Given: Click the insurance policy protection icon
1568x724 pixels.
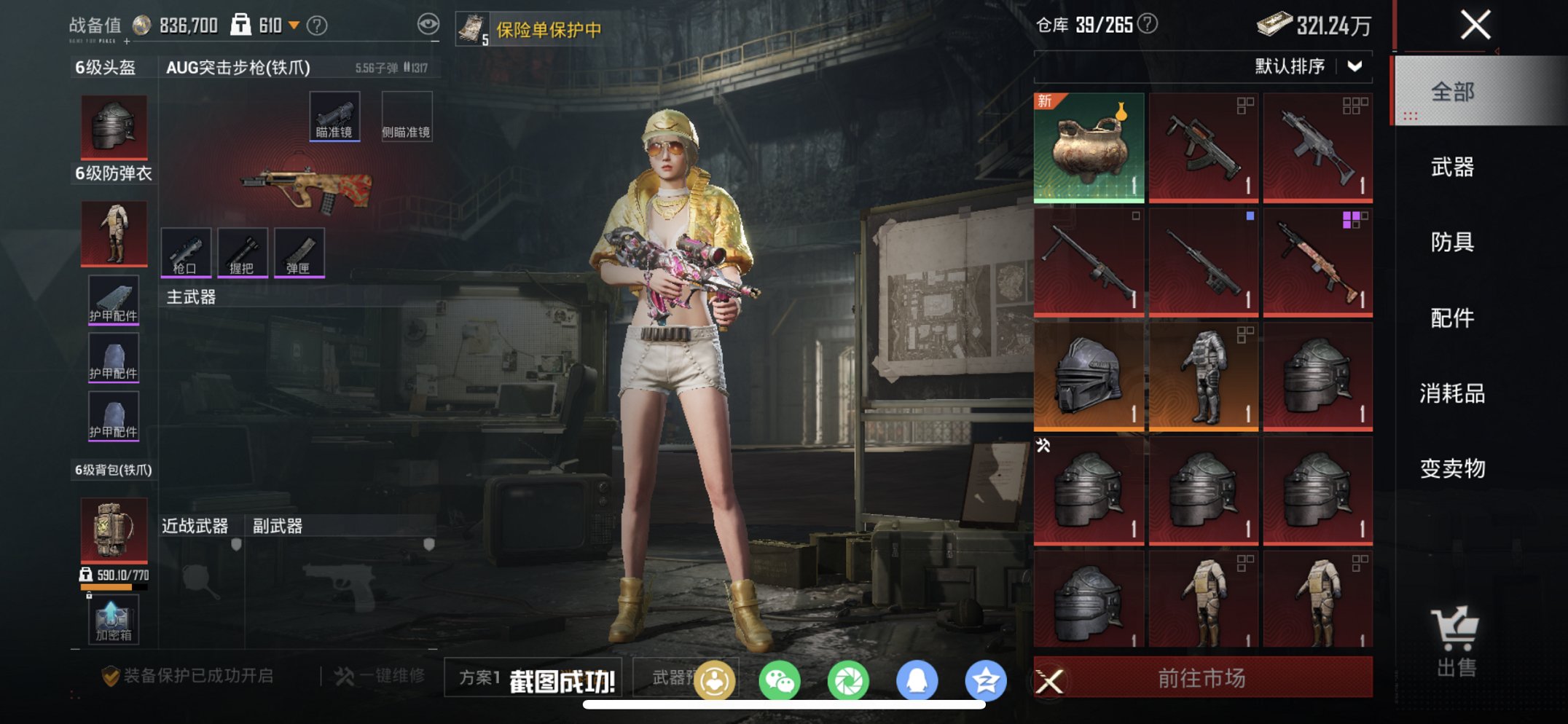Looking at the screenshot, I should pyautogui.click(x=472, y=27).
